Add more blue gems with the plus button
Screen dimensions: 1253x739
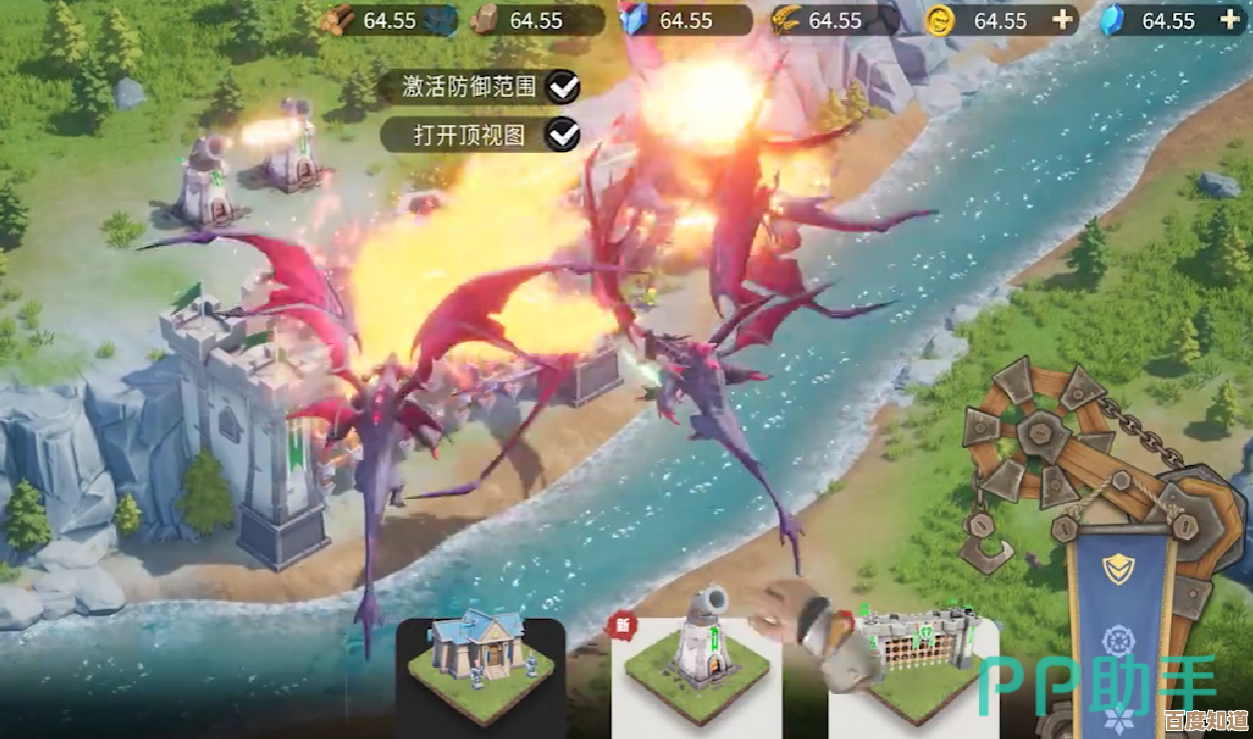coord(1229,20)
